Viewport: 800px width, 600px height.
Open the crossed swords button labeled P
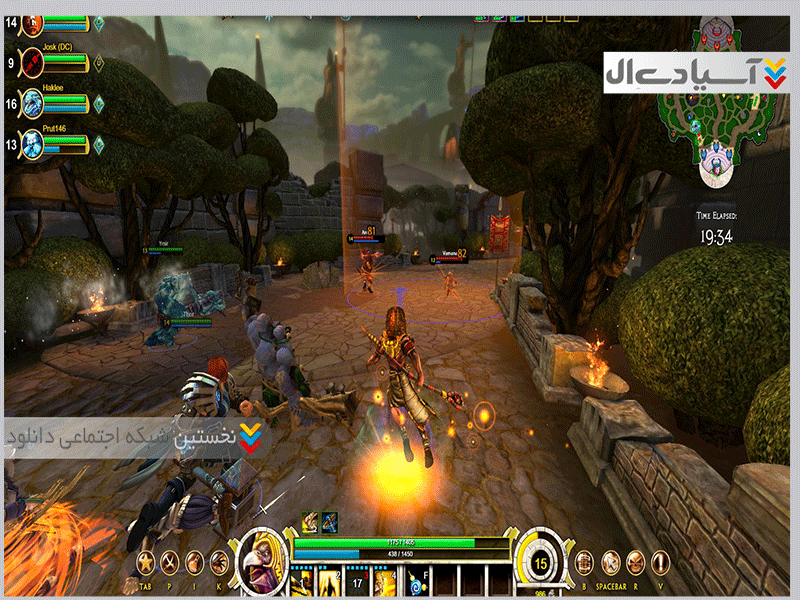171,561
